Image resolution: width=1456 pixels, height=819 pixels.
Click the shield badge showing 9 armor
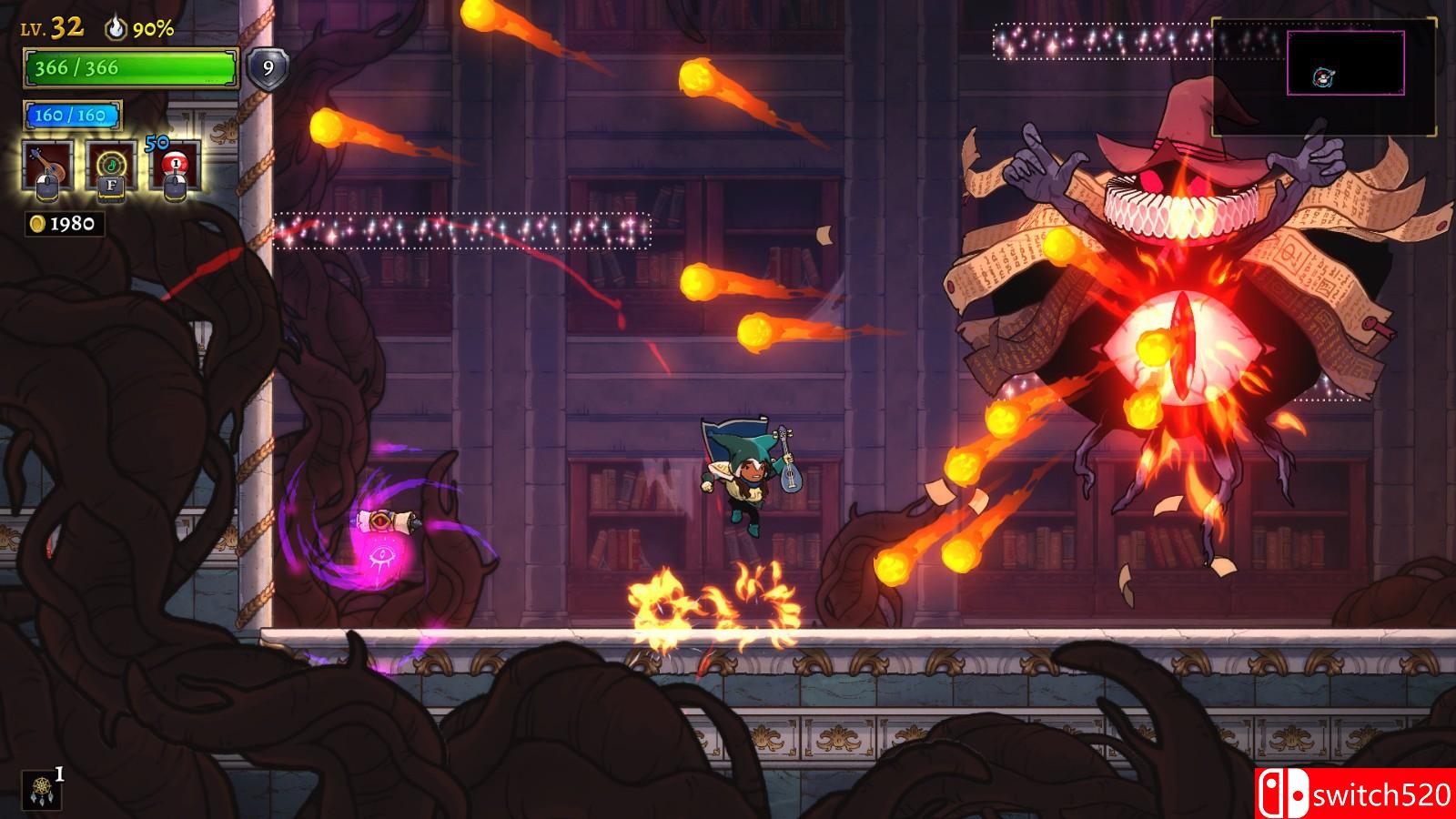point(267,67)
